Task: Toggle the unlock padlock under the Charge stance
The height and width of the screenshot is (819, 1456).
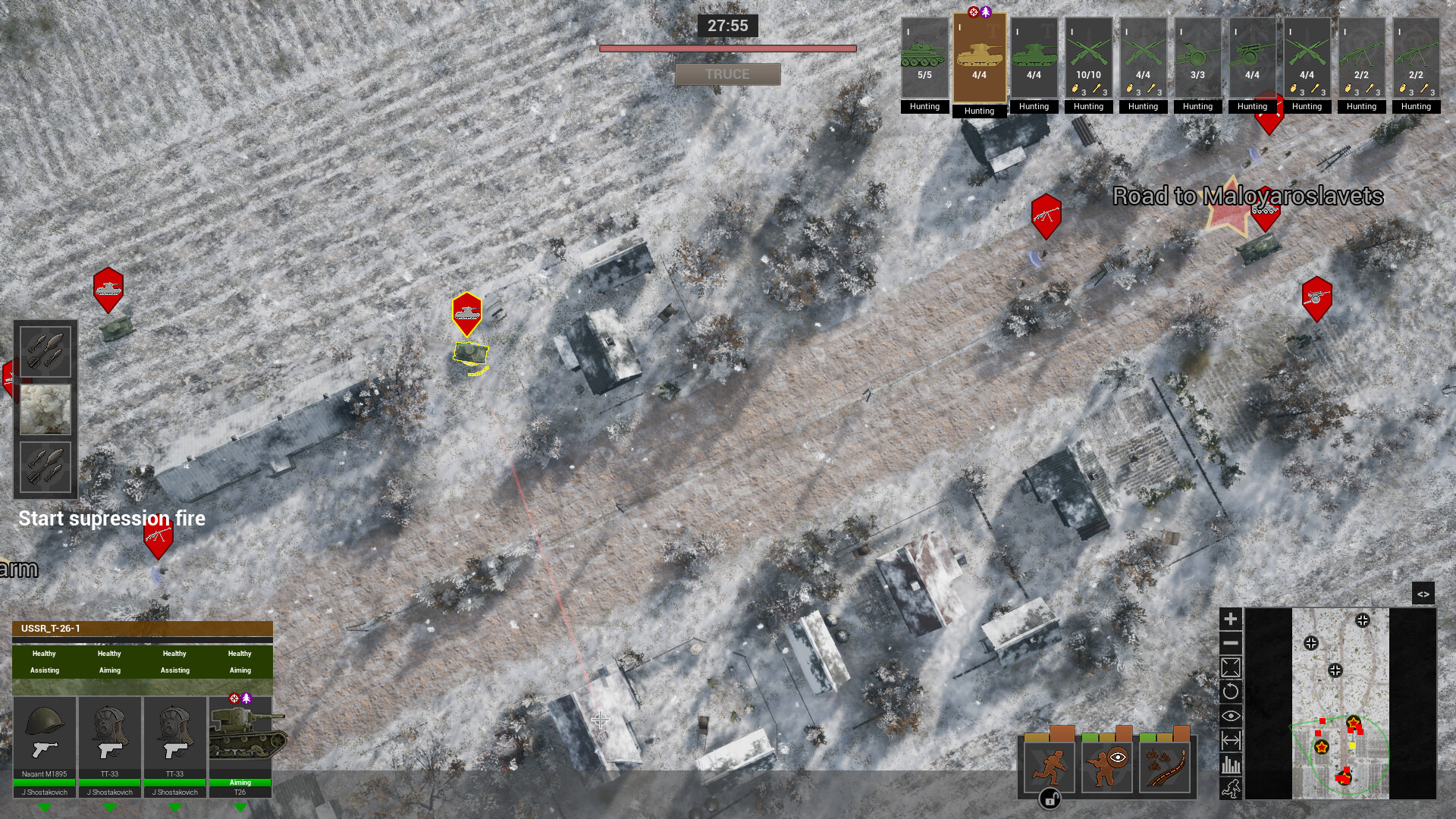Action: [1050, 799]
